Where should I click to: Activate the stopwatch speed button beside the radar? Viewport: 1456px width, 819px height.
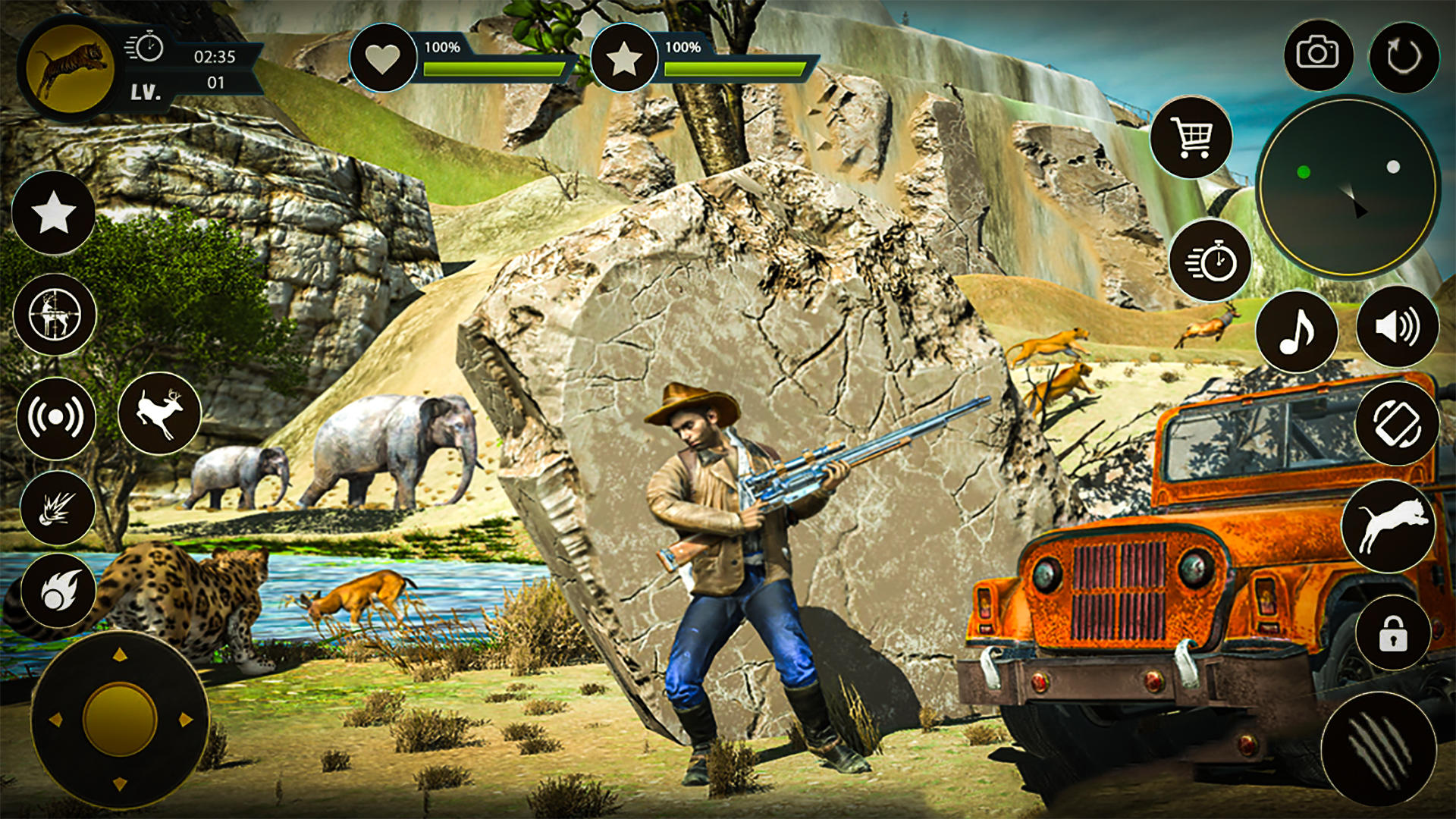coord(1210,260)
